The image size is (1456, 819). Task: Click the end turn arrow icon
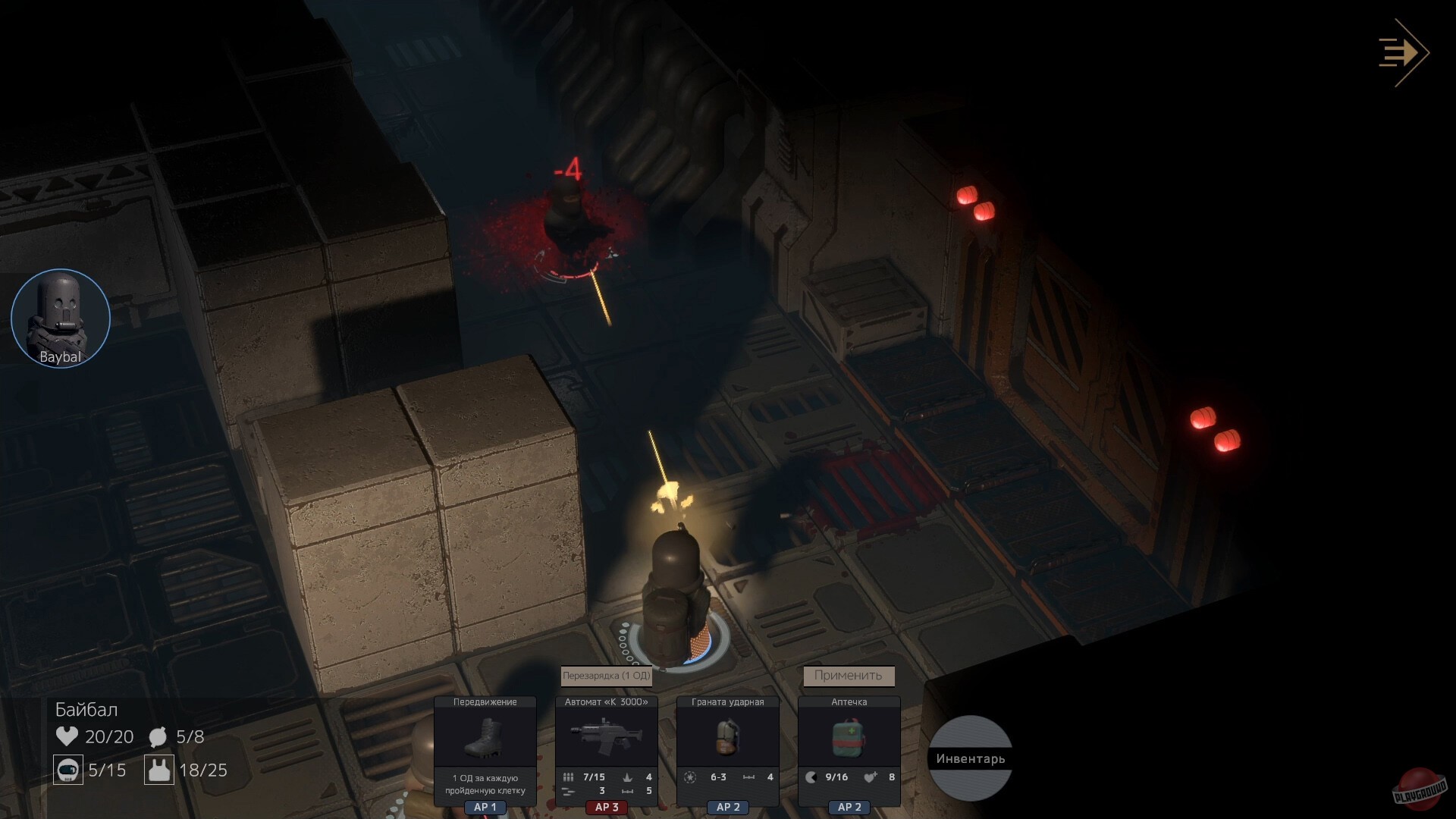[x=1404, y=53]
